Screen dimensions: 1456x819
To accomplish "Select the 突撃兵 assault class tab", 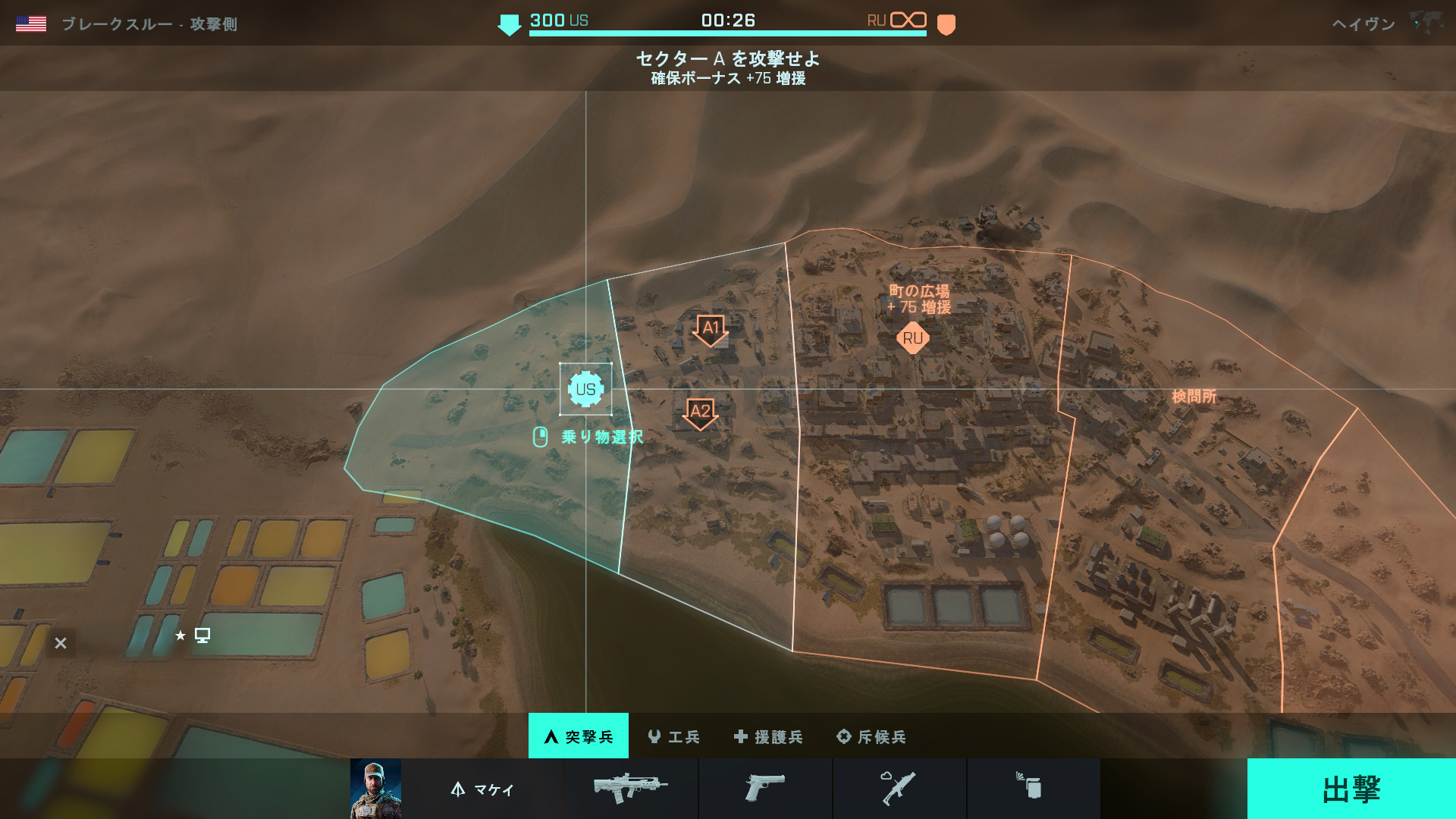I will (x=579, y=736).
